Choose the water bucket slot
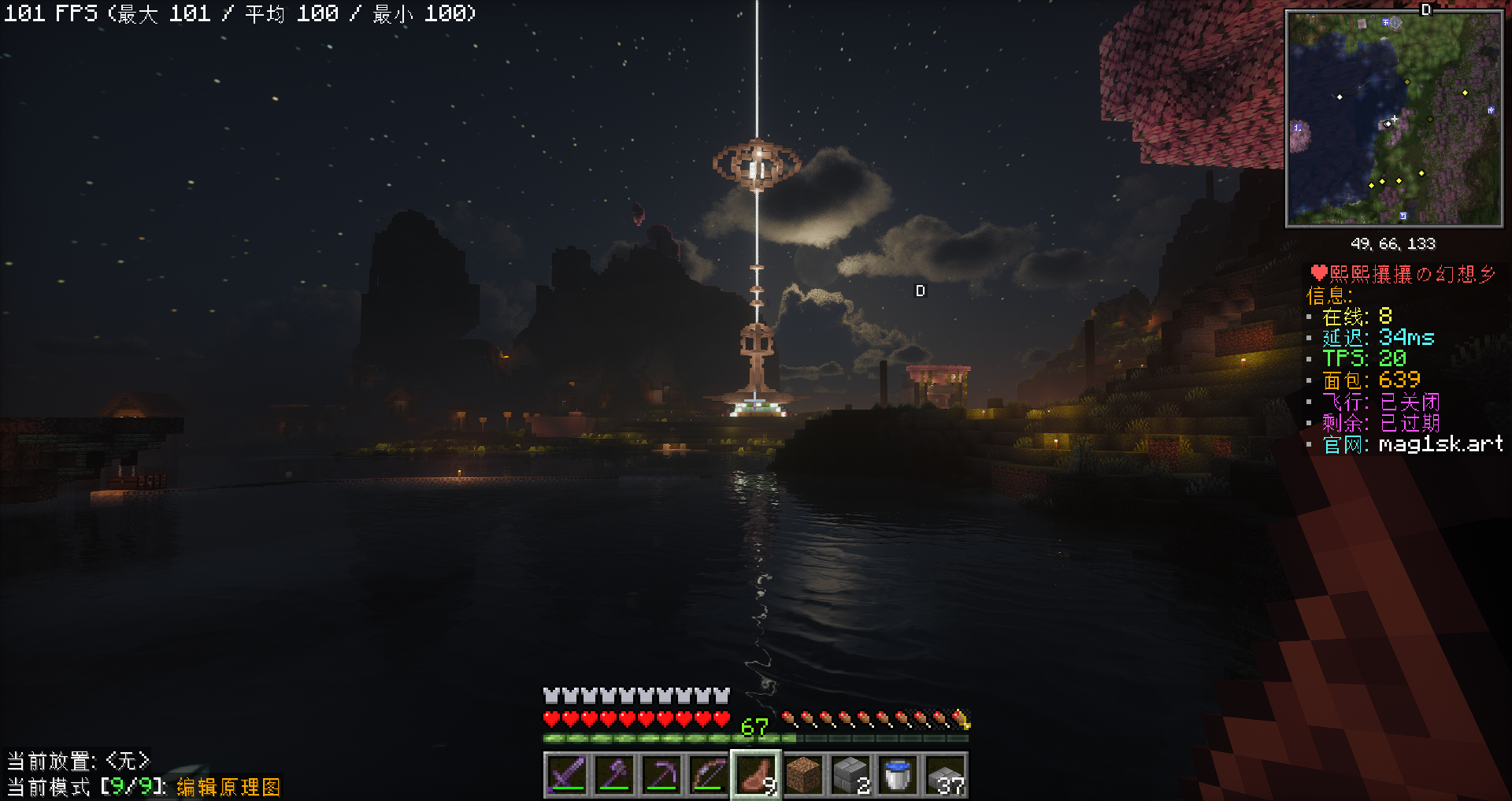Viewport: 1512px width, 801px height. point(898,775)
